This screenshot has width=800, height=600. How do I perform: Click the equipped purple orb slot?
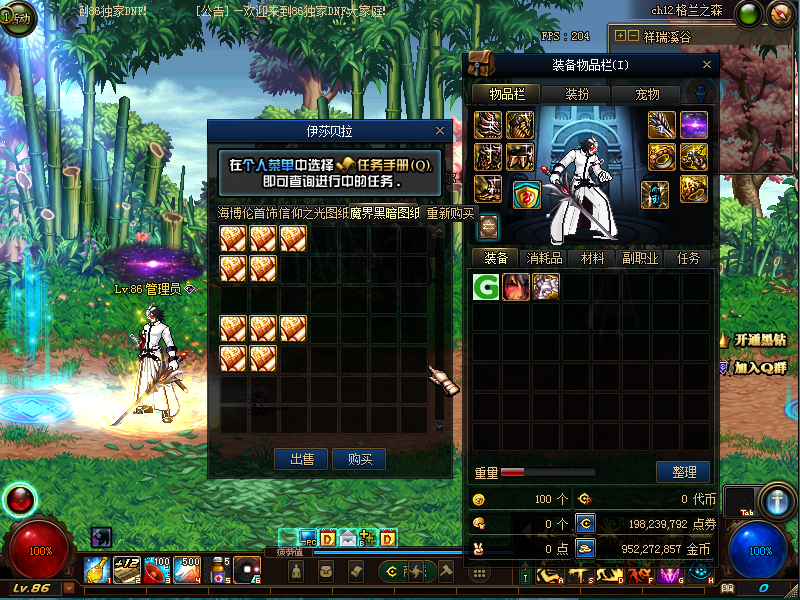[694, 125]
